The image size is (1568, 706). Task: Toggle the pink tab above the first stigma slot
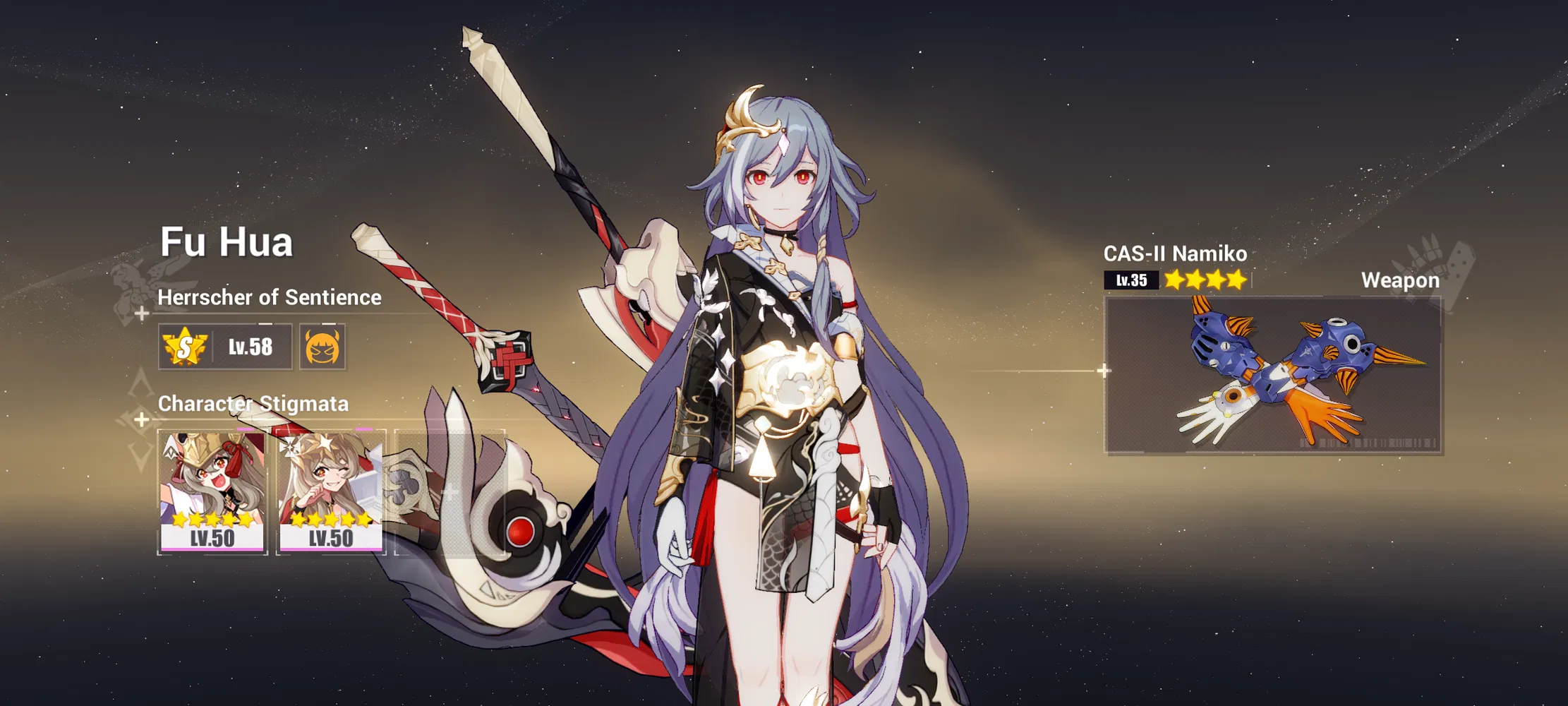pos(246,429)
